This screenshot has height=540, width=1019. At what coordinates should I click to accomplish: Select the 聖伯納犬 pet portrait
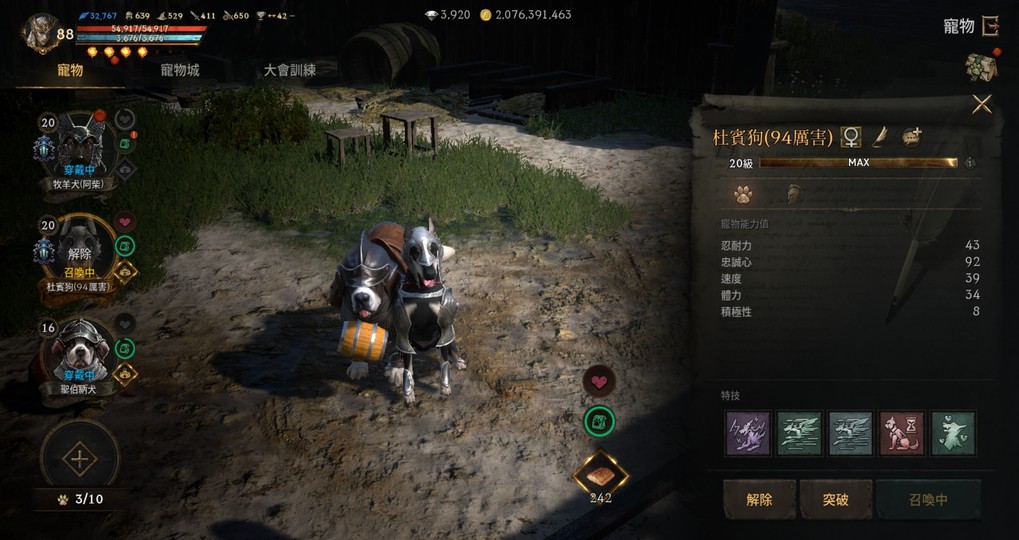pyautogui.click(x=79, y=349)
